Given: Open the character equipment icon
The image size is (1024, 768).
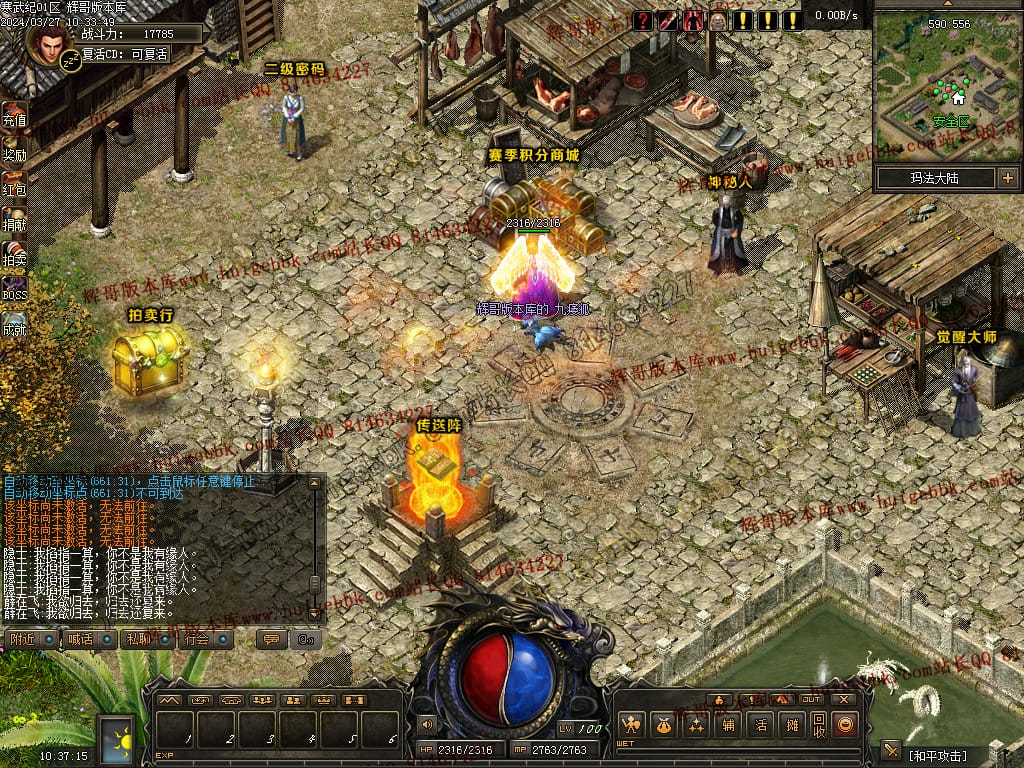Looking at the screenshot, I should [x=631, y=725].
